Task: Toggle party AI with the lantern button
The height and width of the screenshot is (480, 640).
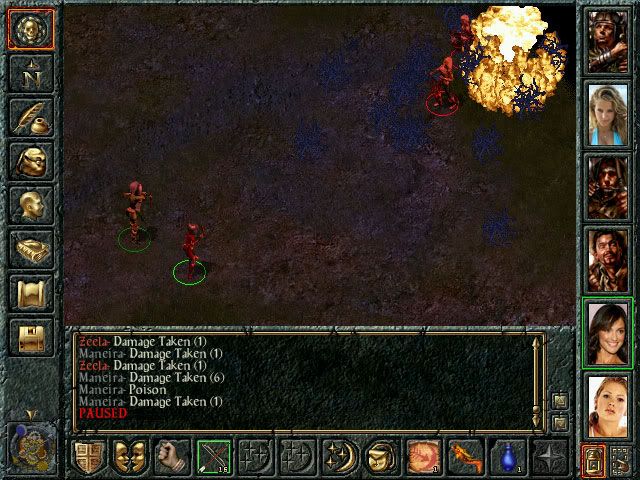Action: (592, 461)
